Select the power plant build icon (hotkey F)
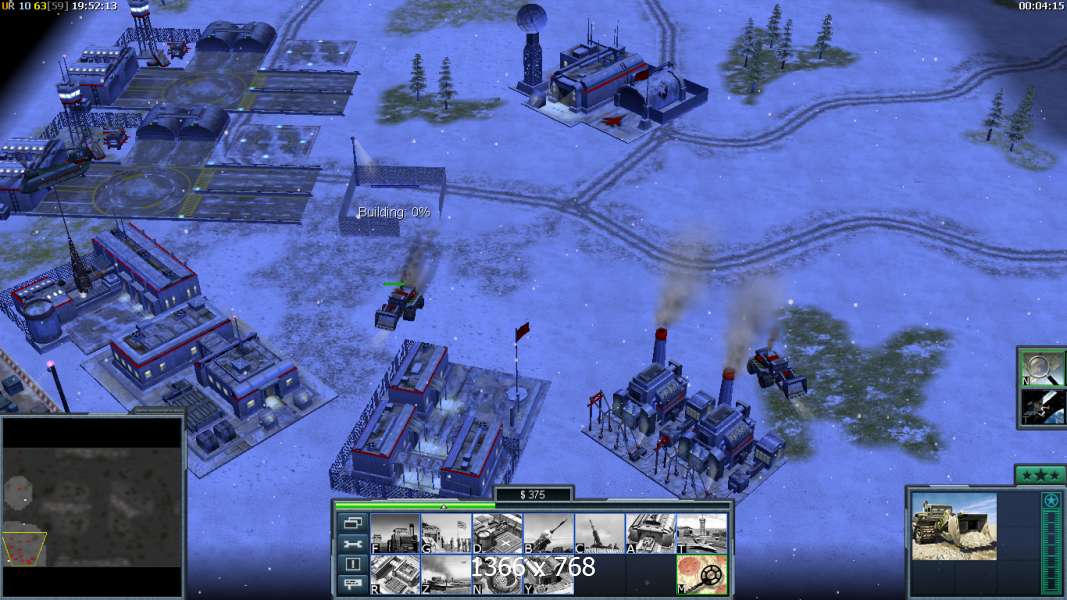This screenshot has height=600, width=1067. [x=395, y=533]
